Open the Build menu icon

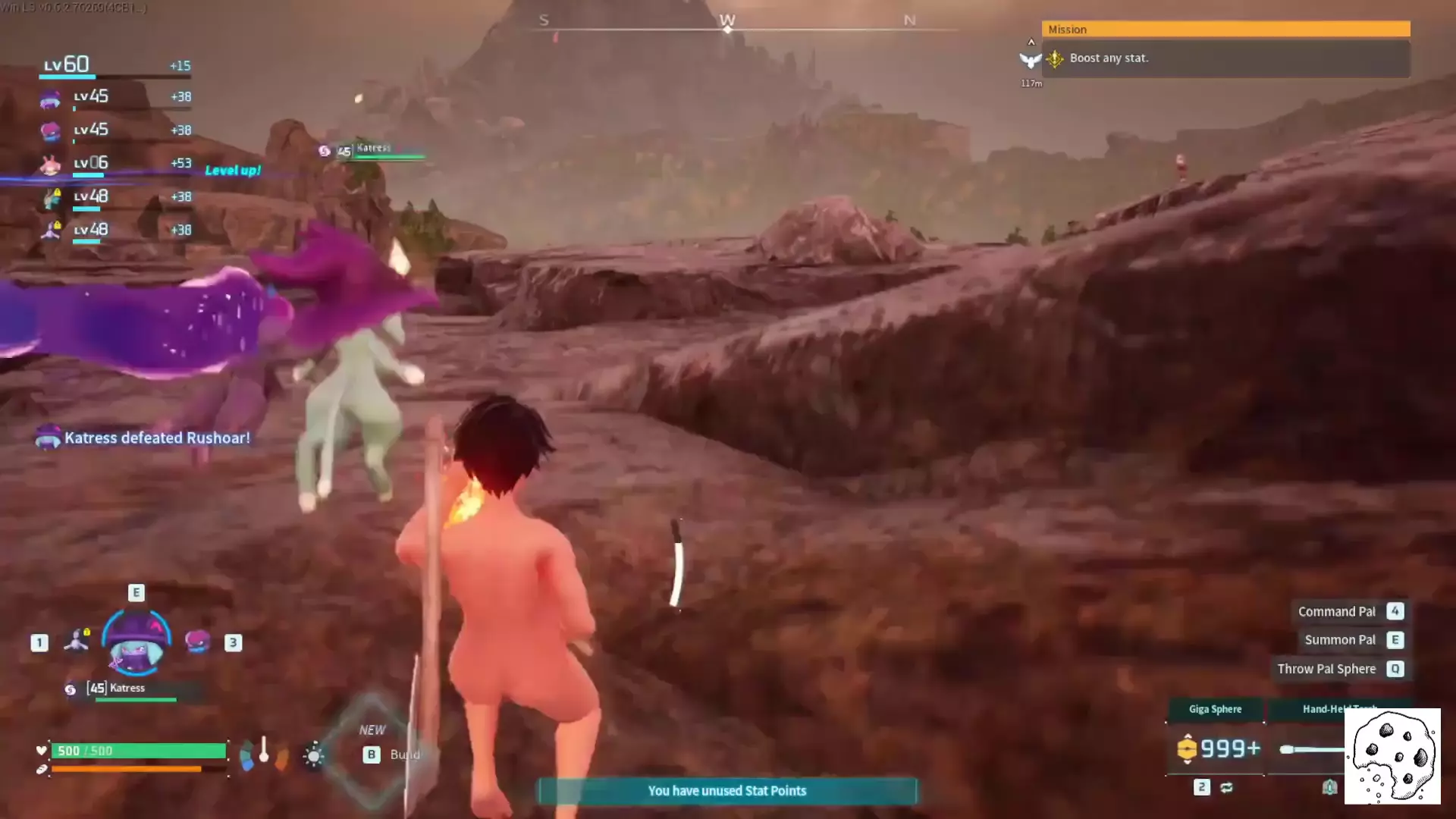[372, 754]
